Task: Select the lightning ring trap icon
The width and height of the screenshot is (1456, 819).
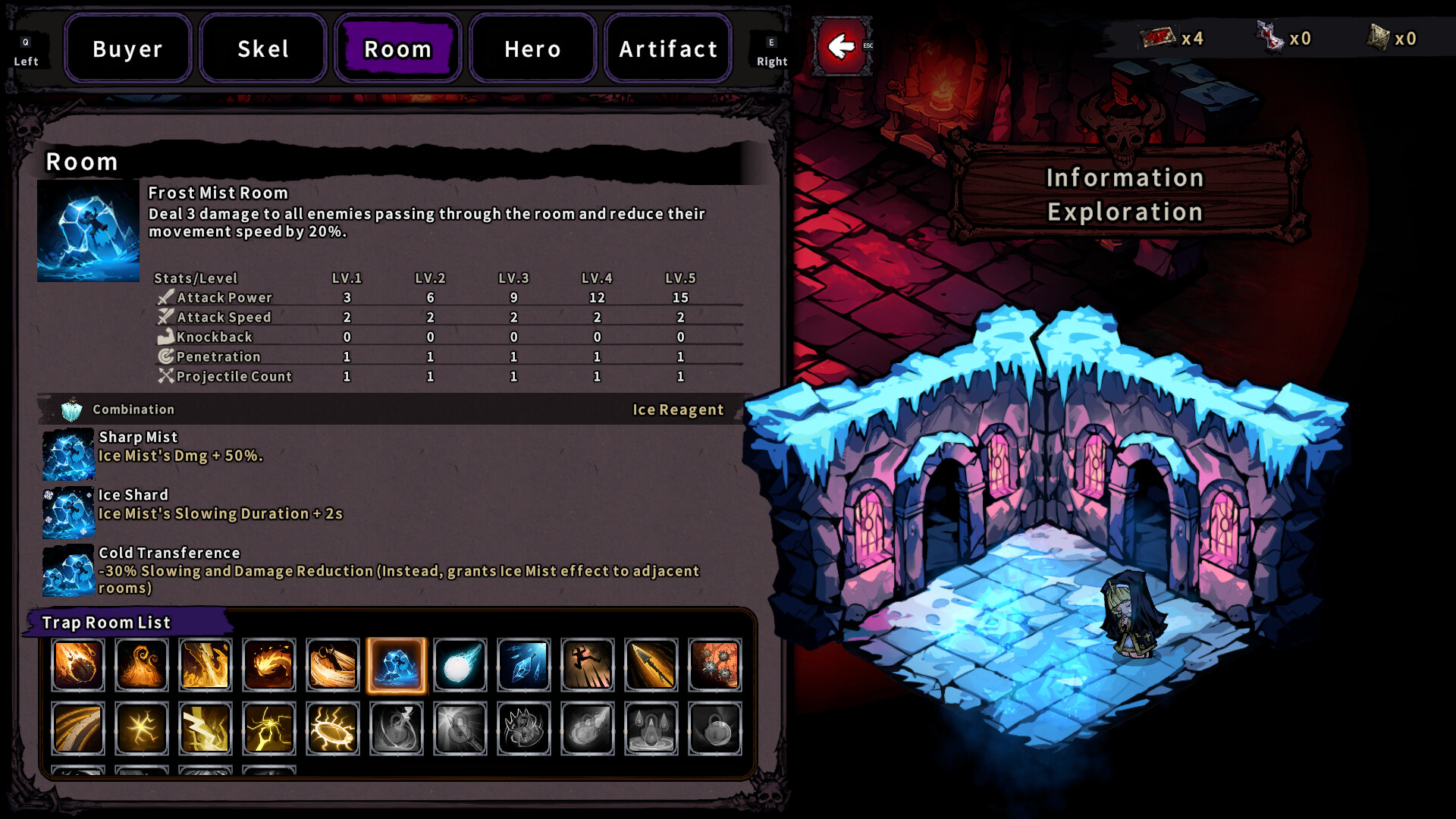Action: pyautogui.click(x=332, y=729)
